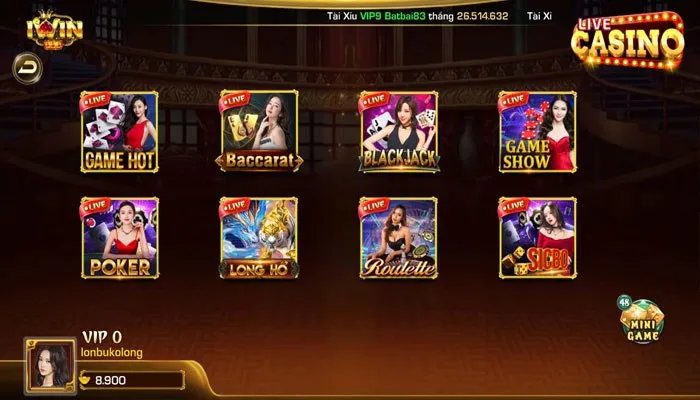This screenshot has width=700, height=400.
Task: View the player avatar profile
Action: (48, 363)
